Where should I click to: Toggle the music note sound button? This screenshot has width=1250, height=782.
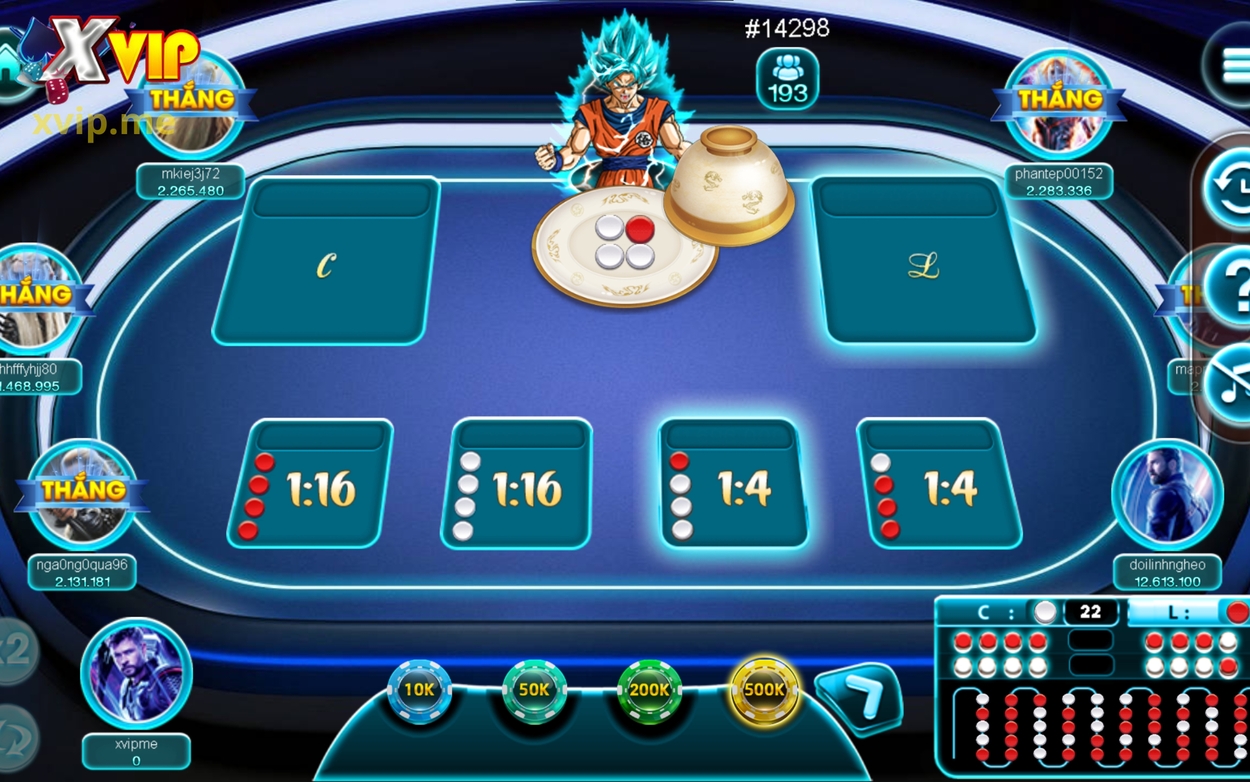click(1230, 385)
